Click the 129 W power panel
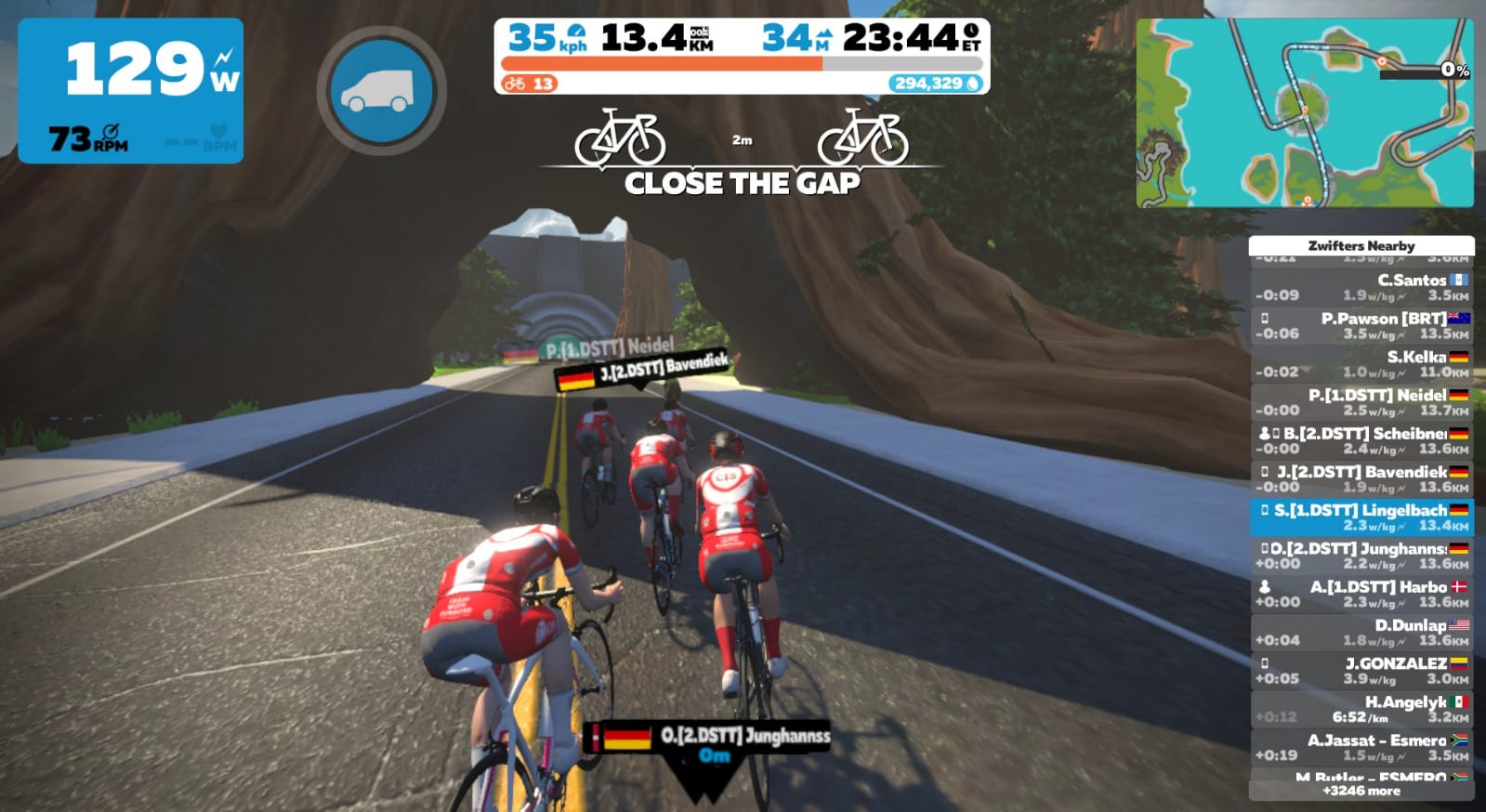 (131, 91)
